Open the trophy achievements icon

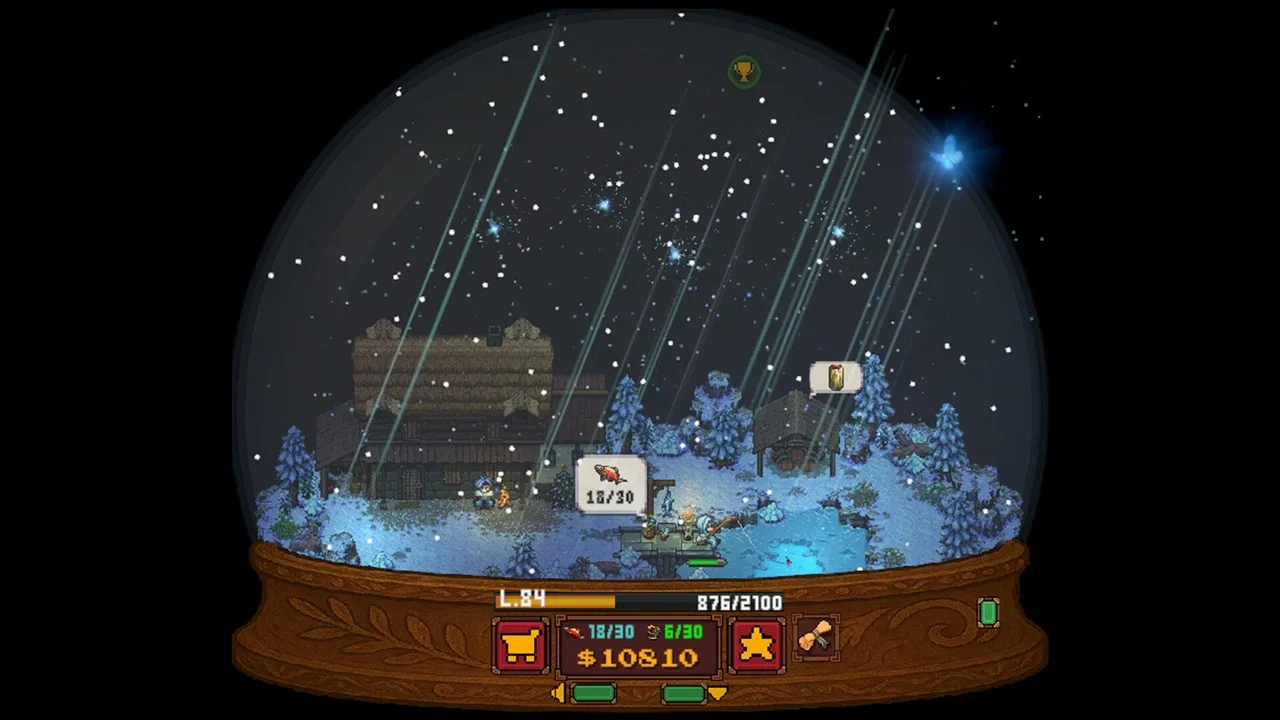pyautogui.click(x=743, y=71)
